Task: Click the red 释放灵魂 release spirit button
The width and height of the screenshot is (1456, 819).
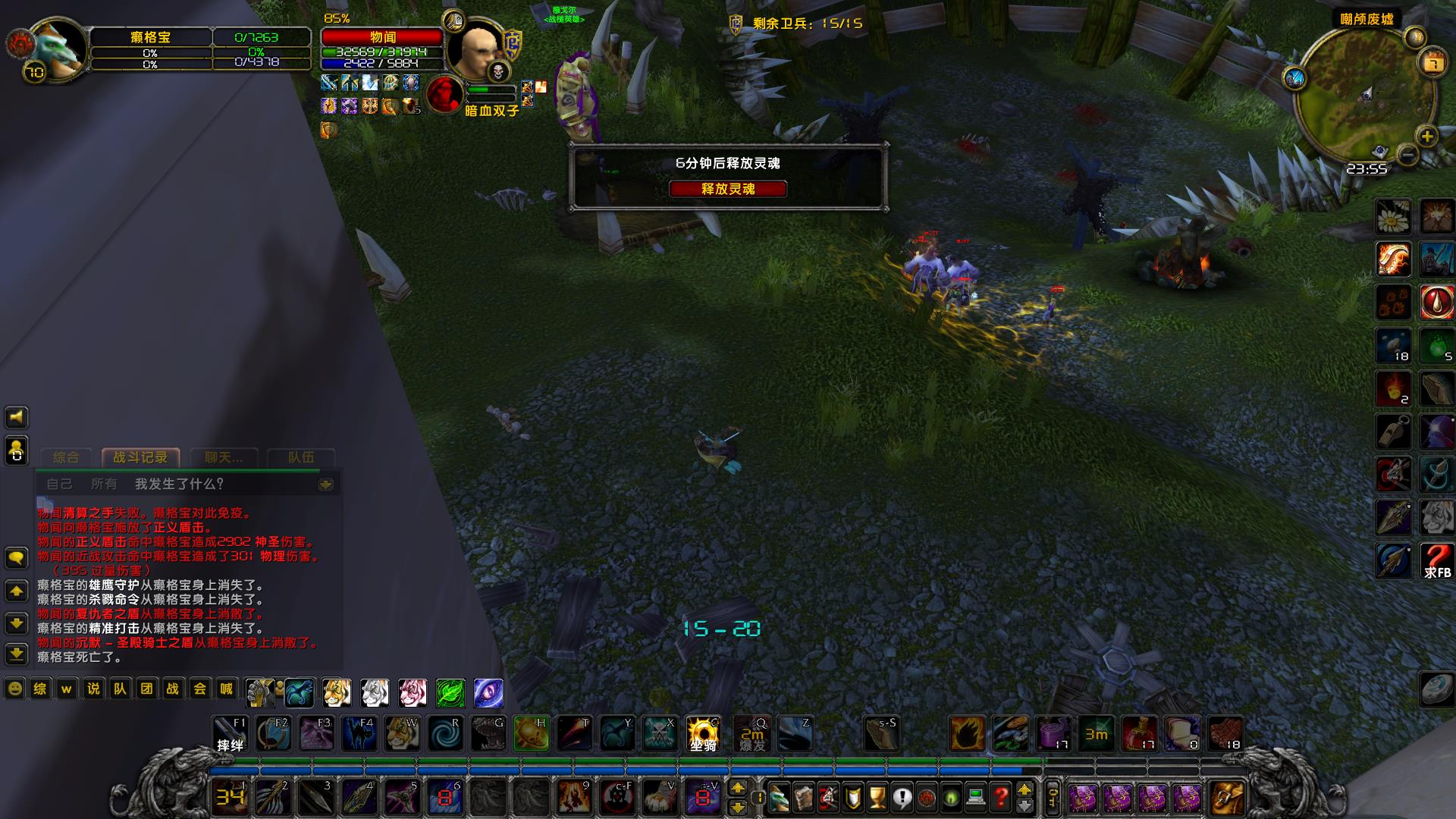Action: 727,189
